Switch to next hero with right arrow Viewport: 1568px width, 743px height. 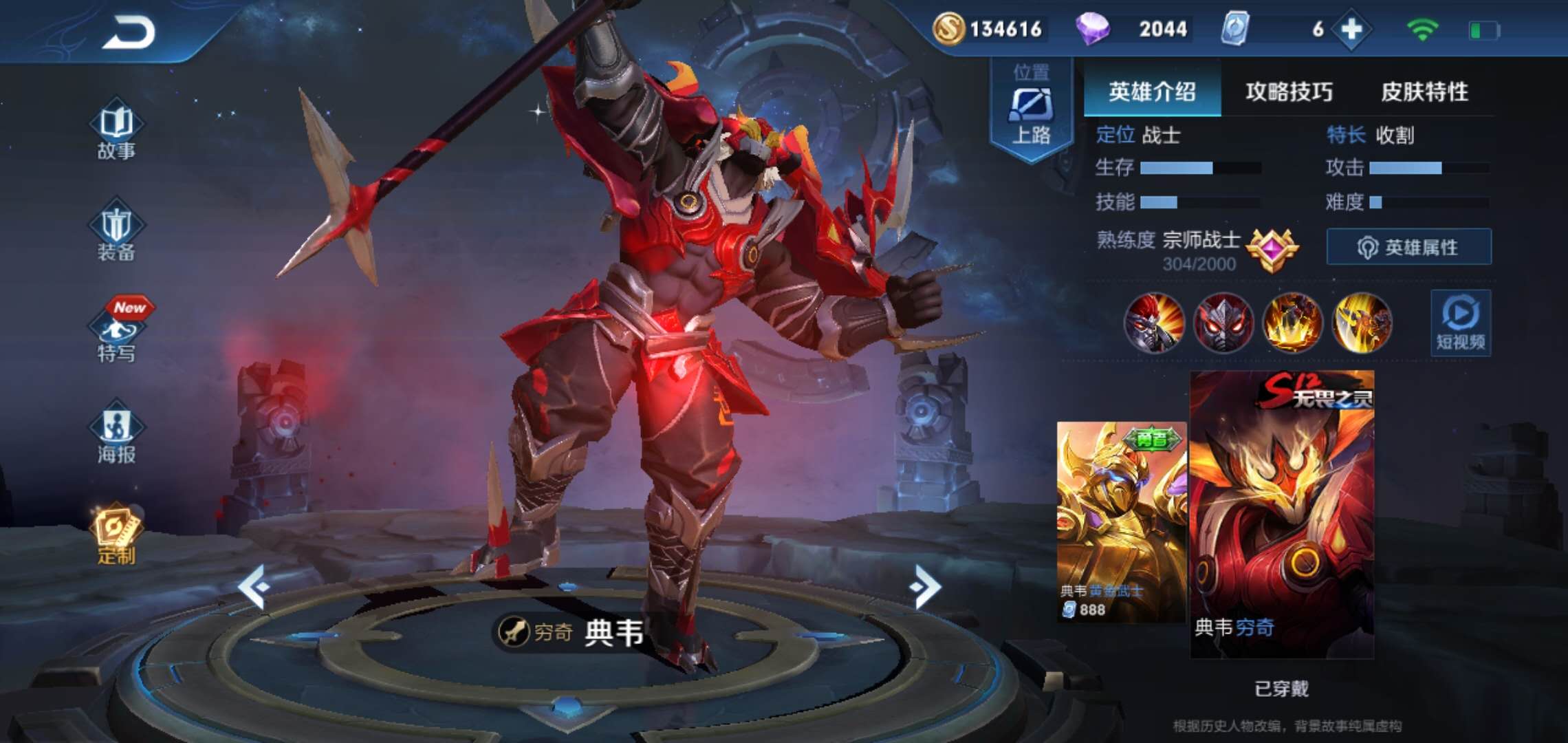924,586
